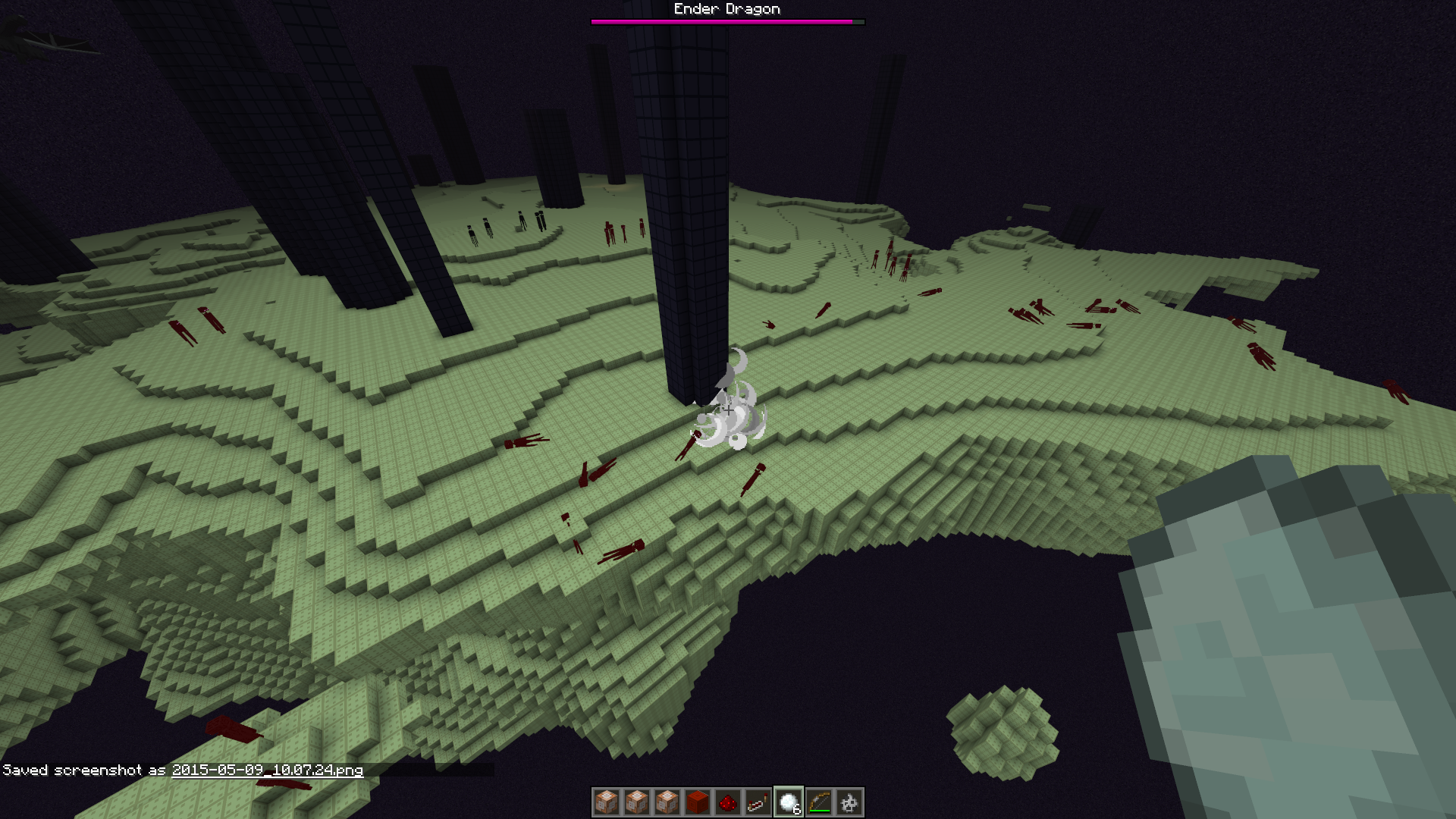The width and height of the screenshot is (1456, 819).
Task: Choose the redstone repeater in the hotbar
Action: coord(758,802)
